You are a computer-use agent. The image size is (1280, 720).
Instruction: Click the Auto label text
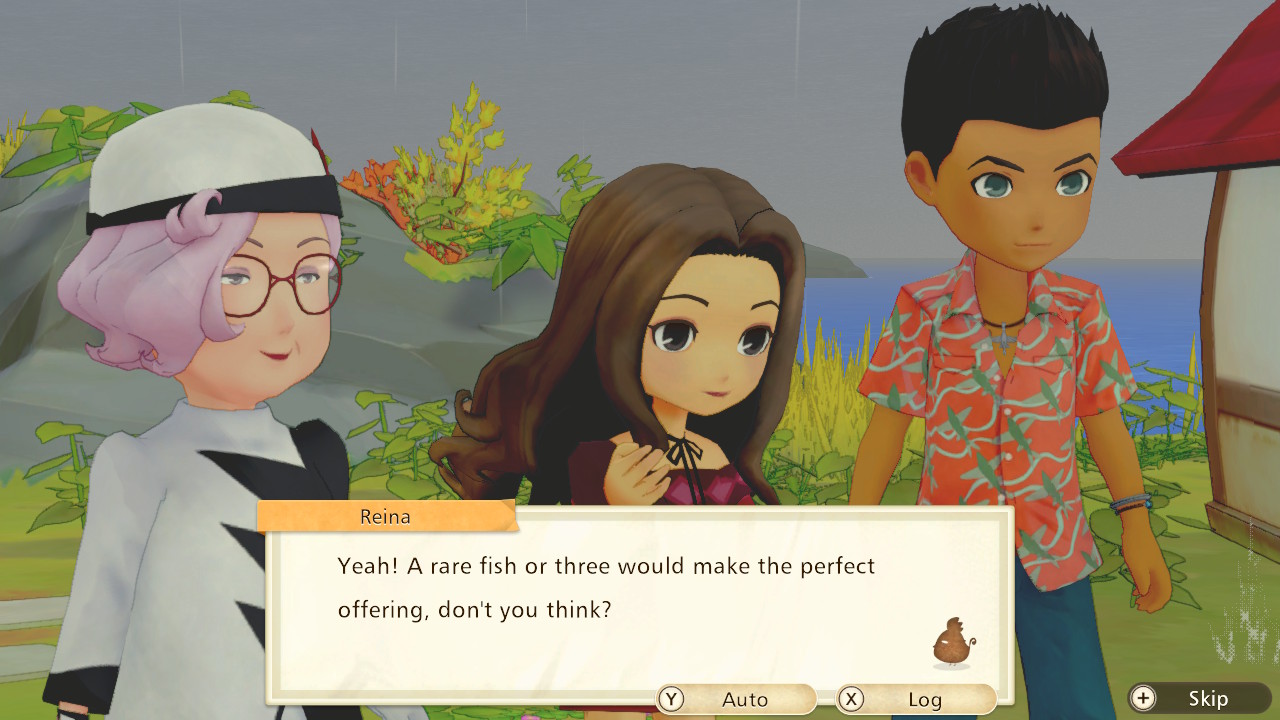click(x=746, y=699)
